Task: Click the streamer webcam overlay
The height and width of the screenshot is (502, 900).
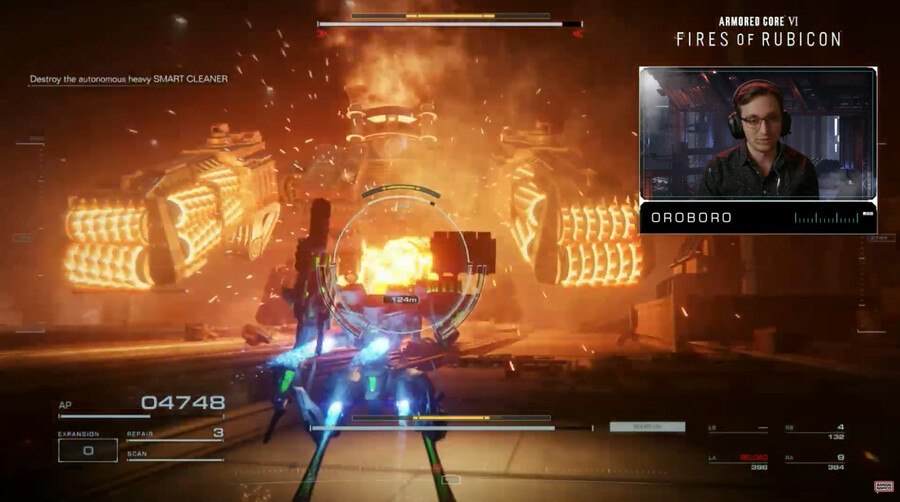Action: click(757, 134)
